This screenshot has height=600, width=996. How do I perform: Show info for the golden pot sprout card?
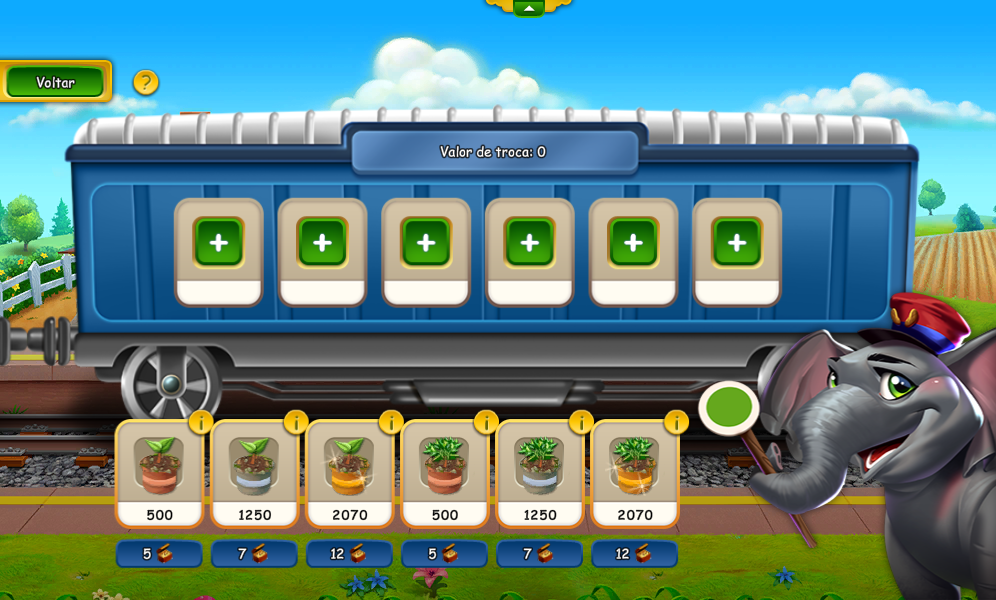391,422
